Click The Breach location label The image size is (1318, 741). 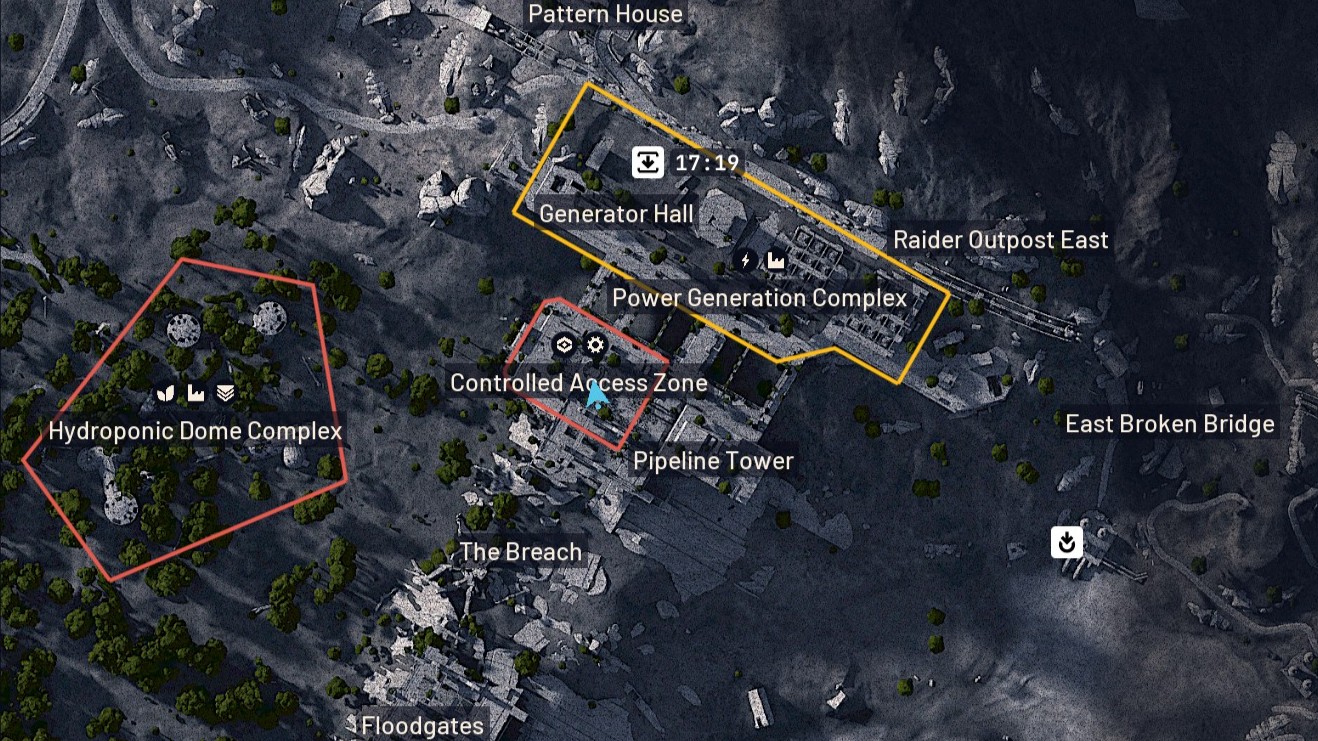[x=520, y=551]
